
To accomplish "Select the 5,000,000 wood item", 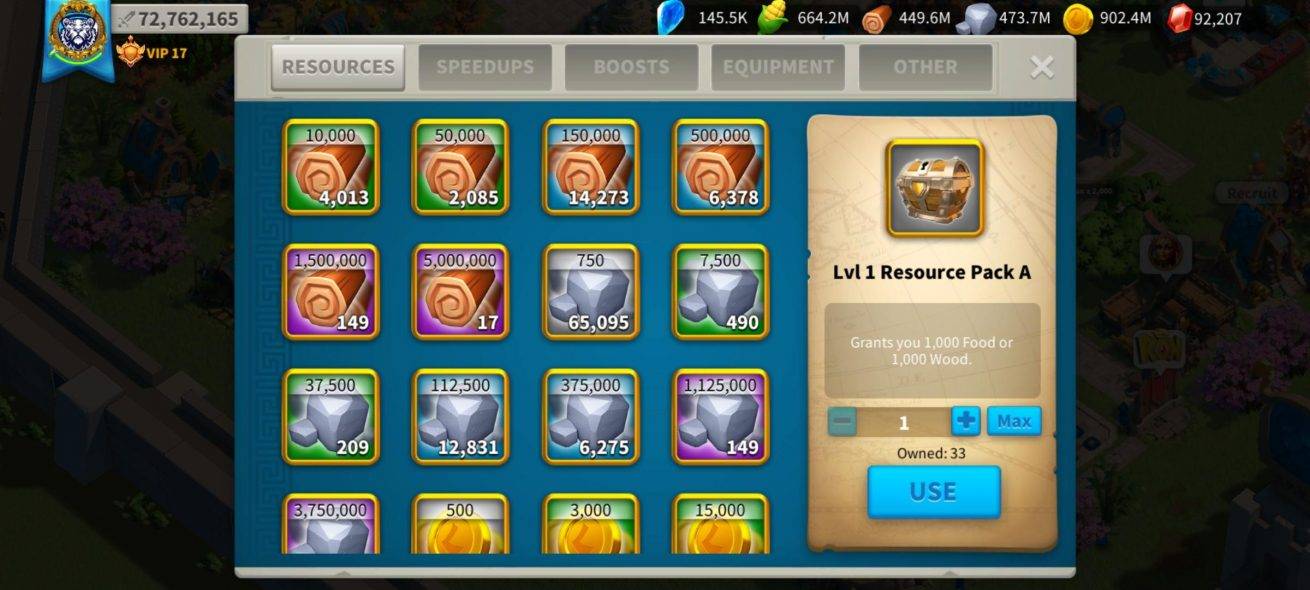I will point(461,292).
